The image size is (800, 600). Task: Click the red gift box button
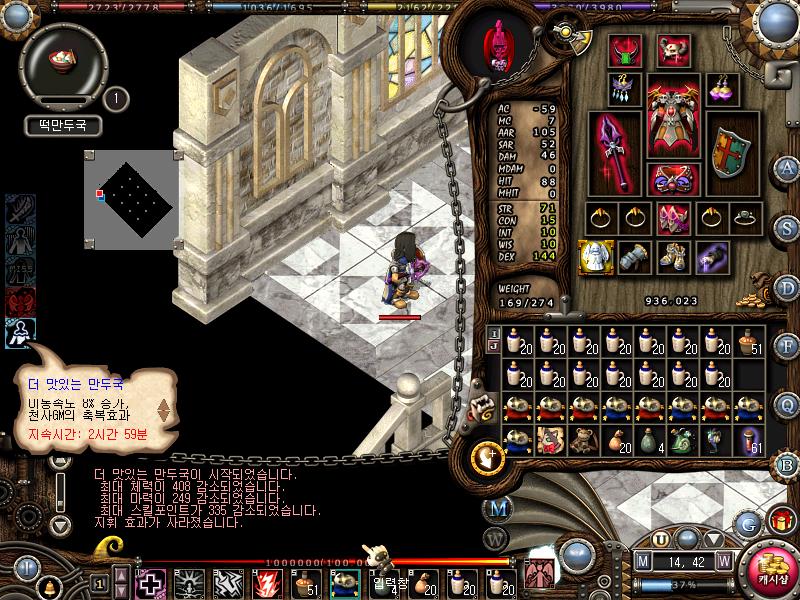[x=780, y=520]
